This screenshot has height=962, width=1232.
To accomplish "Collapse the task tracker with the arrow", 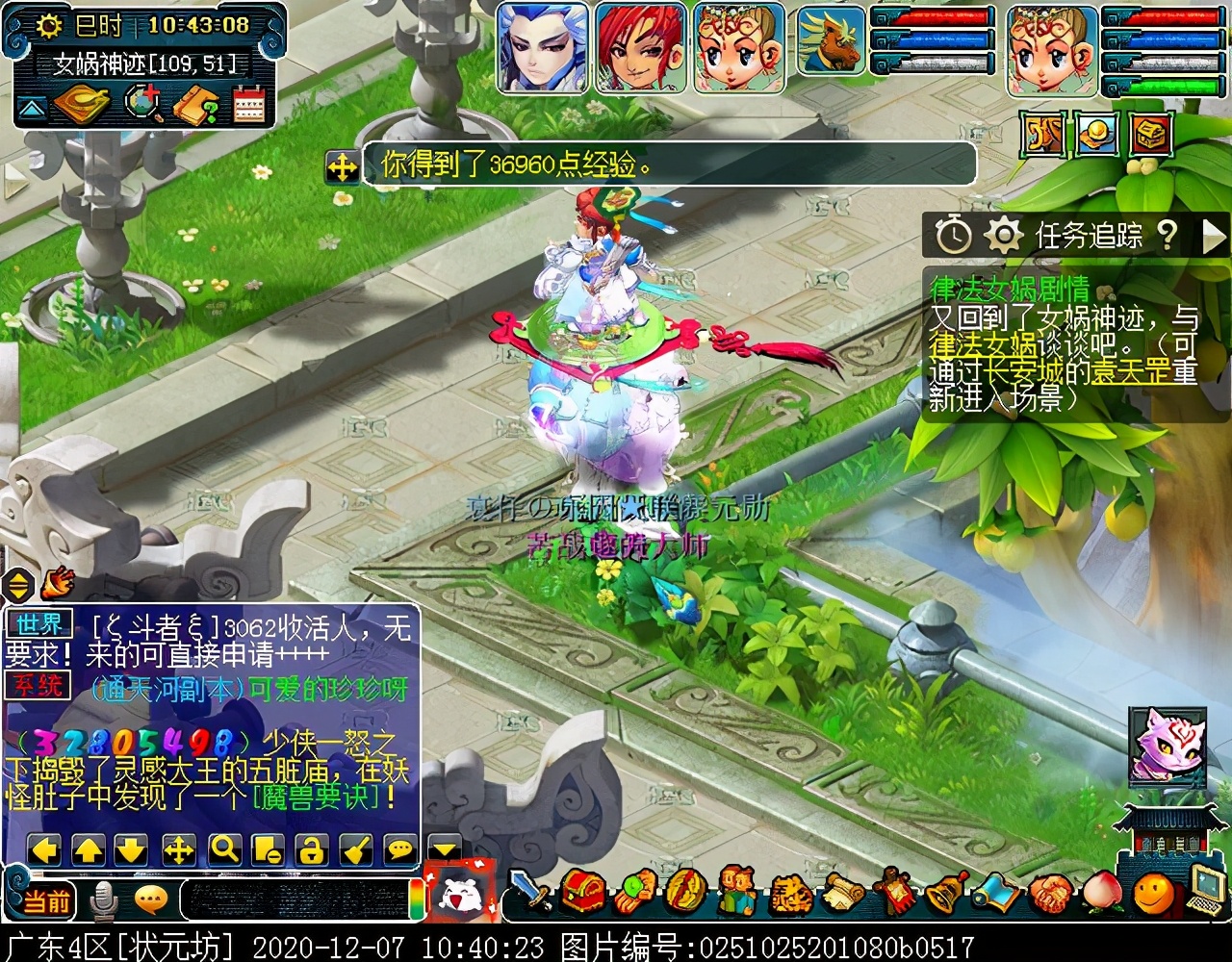I will [x=1214, y=235].
